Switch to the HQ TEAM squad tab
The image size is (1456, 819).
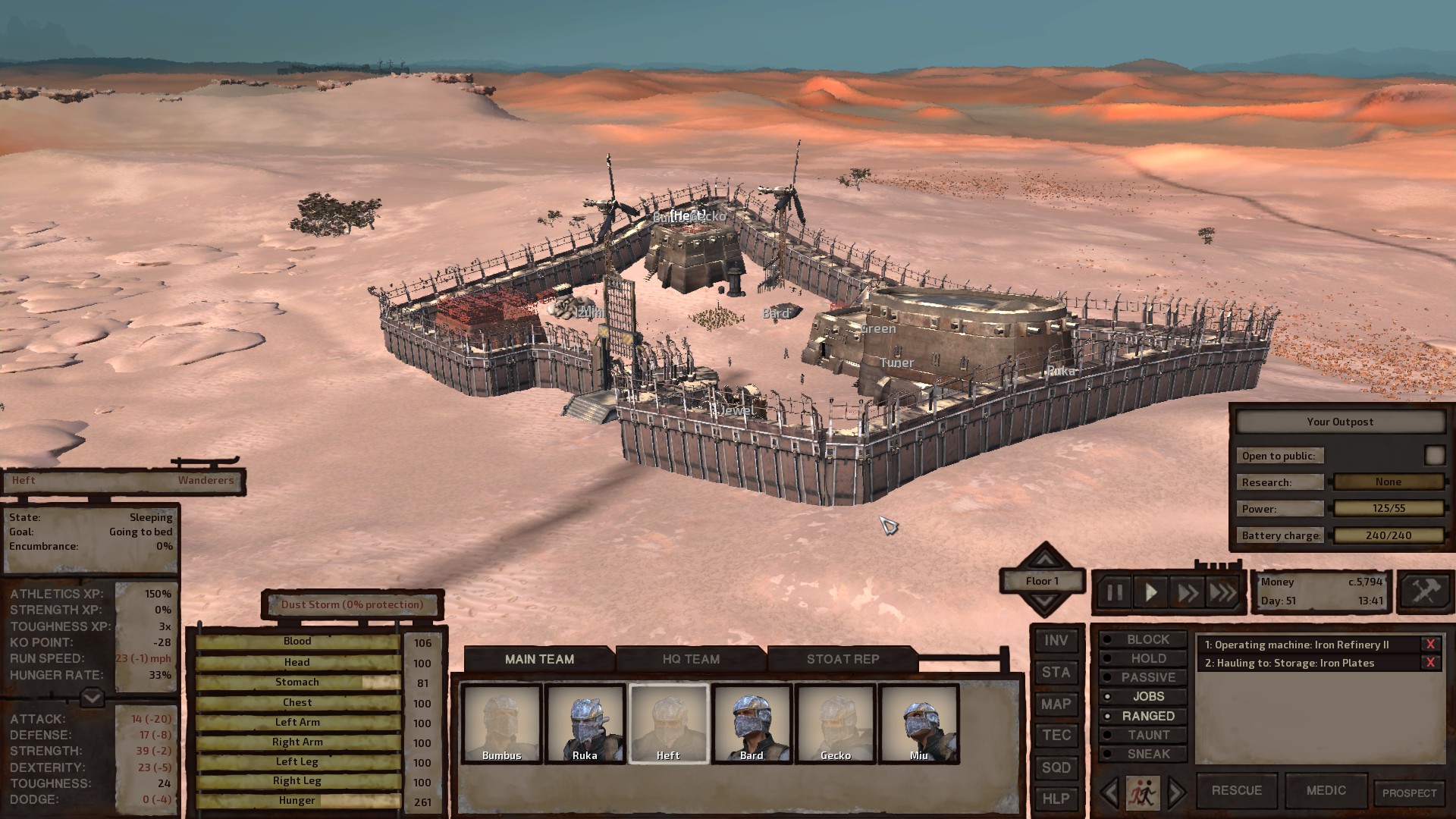[x=691, y=659]
